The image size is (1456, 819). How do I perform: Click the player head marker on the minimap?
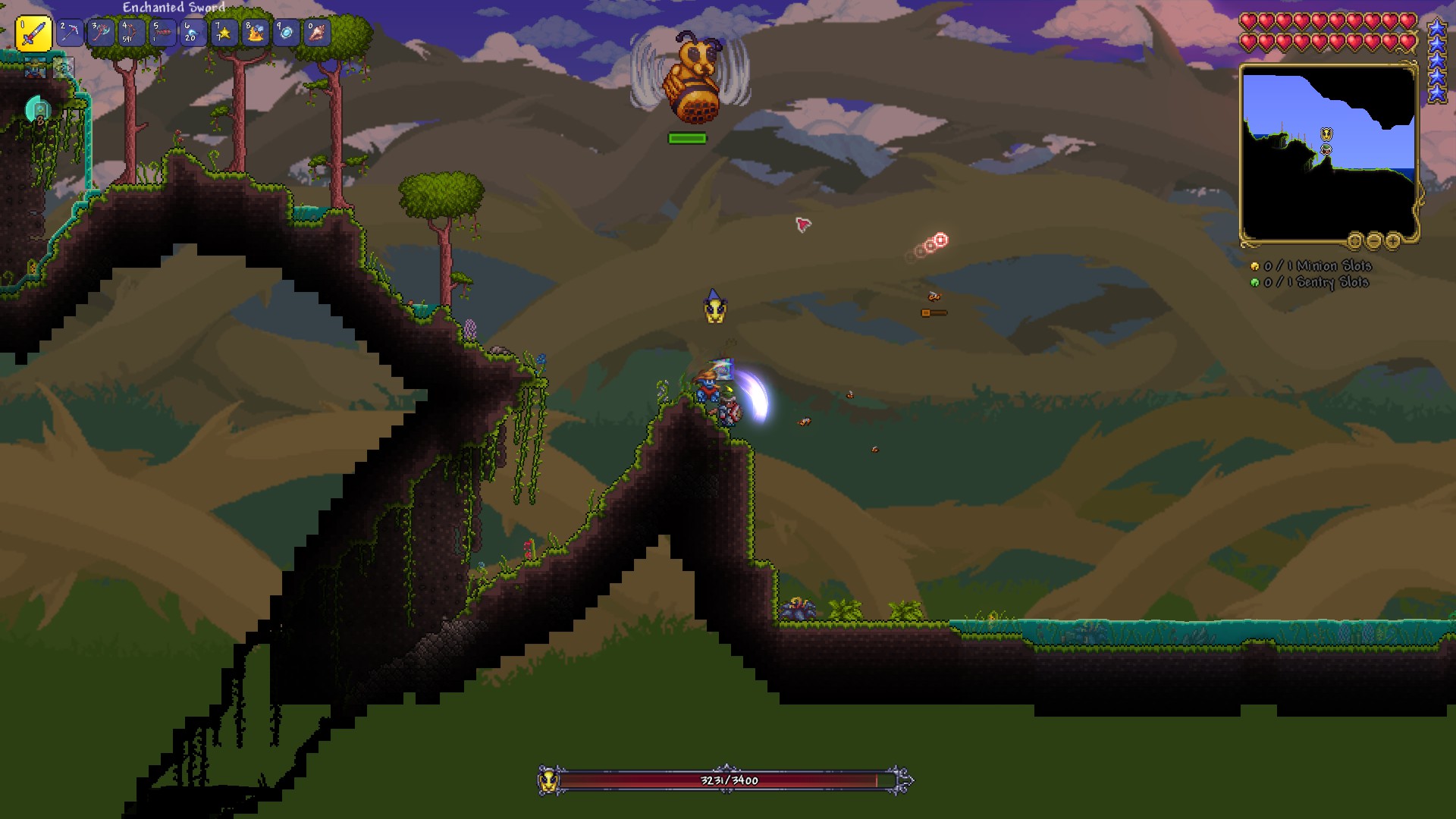click(x=1326, y=149)
